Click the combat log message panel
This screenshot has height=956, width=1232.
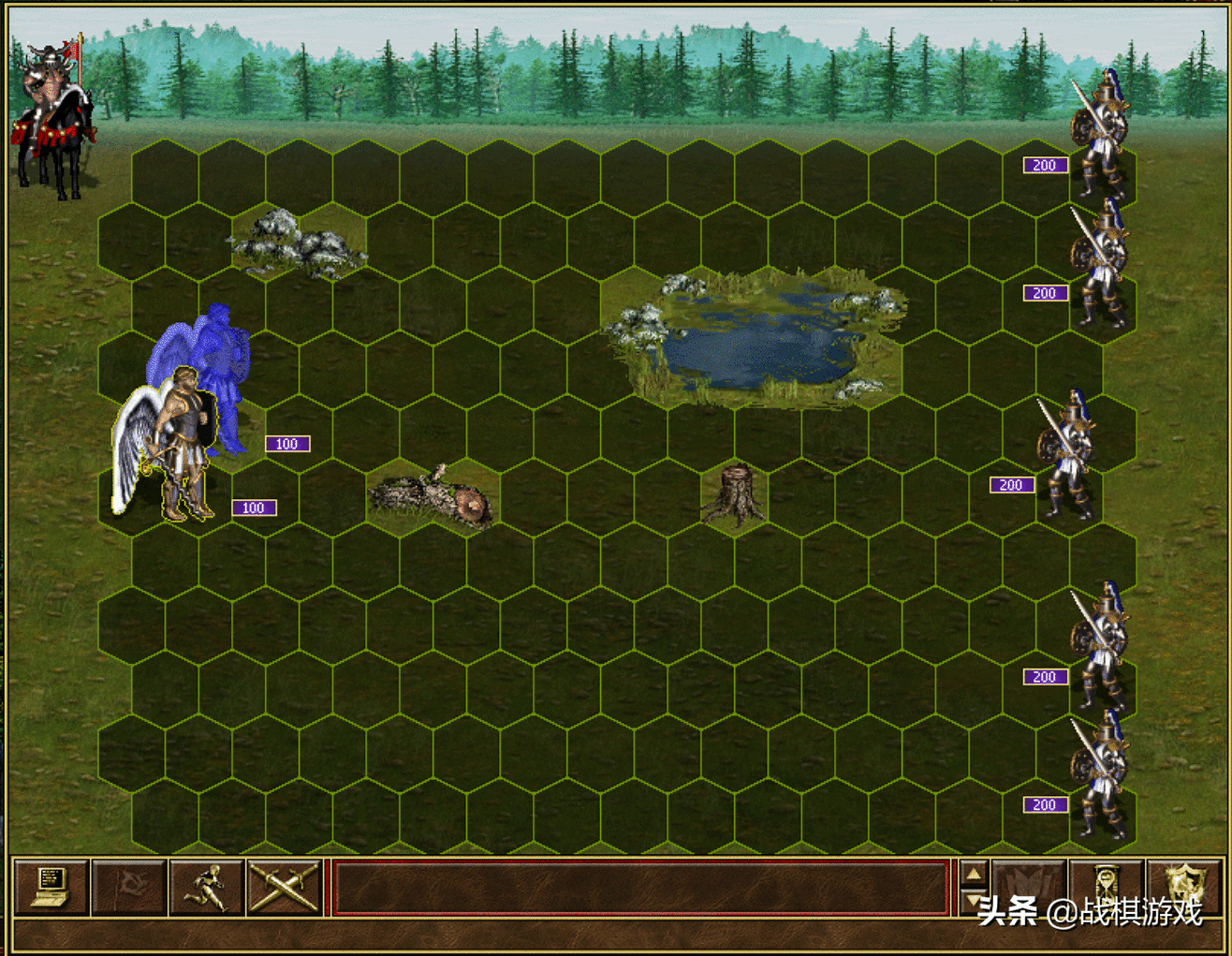(641, 887)
